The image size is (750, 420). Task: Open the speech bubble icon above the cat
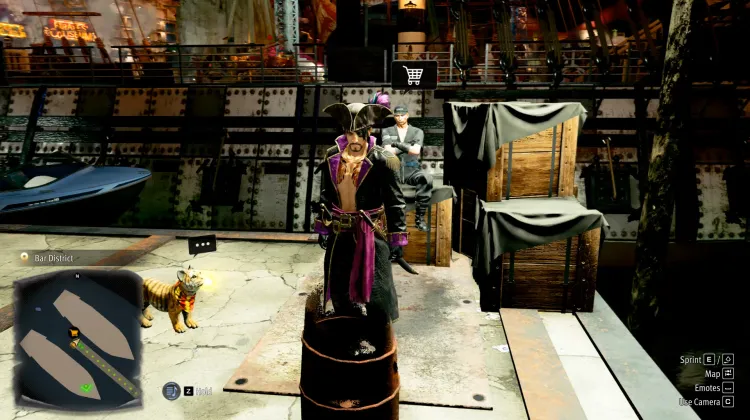click(202, 244)
